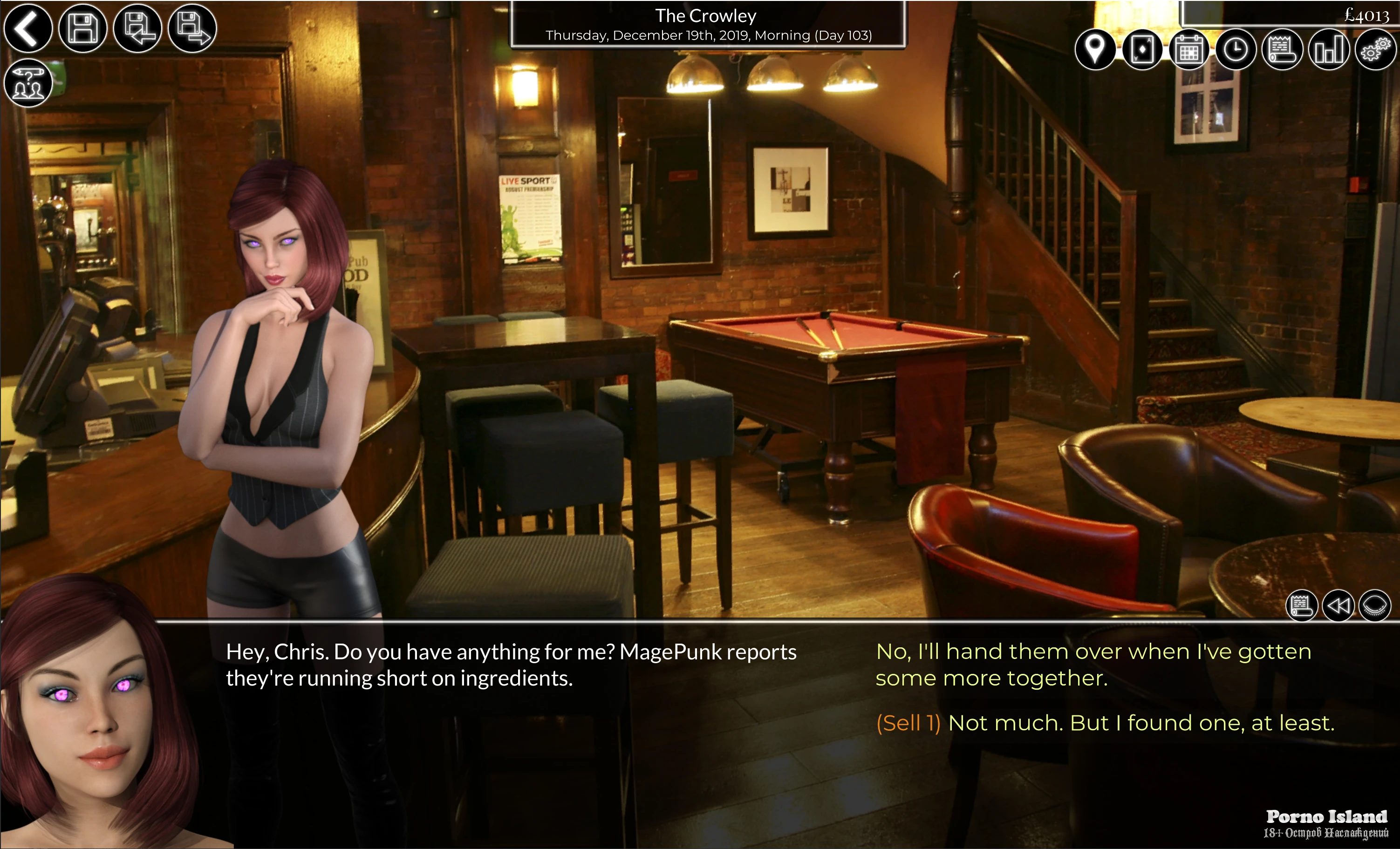Click the back arrow button
Viewport: 1400px width, 849px height.
pyautogui.click(x=28, y=28)
